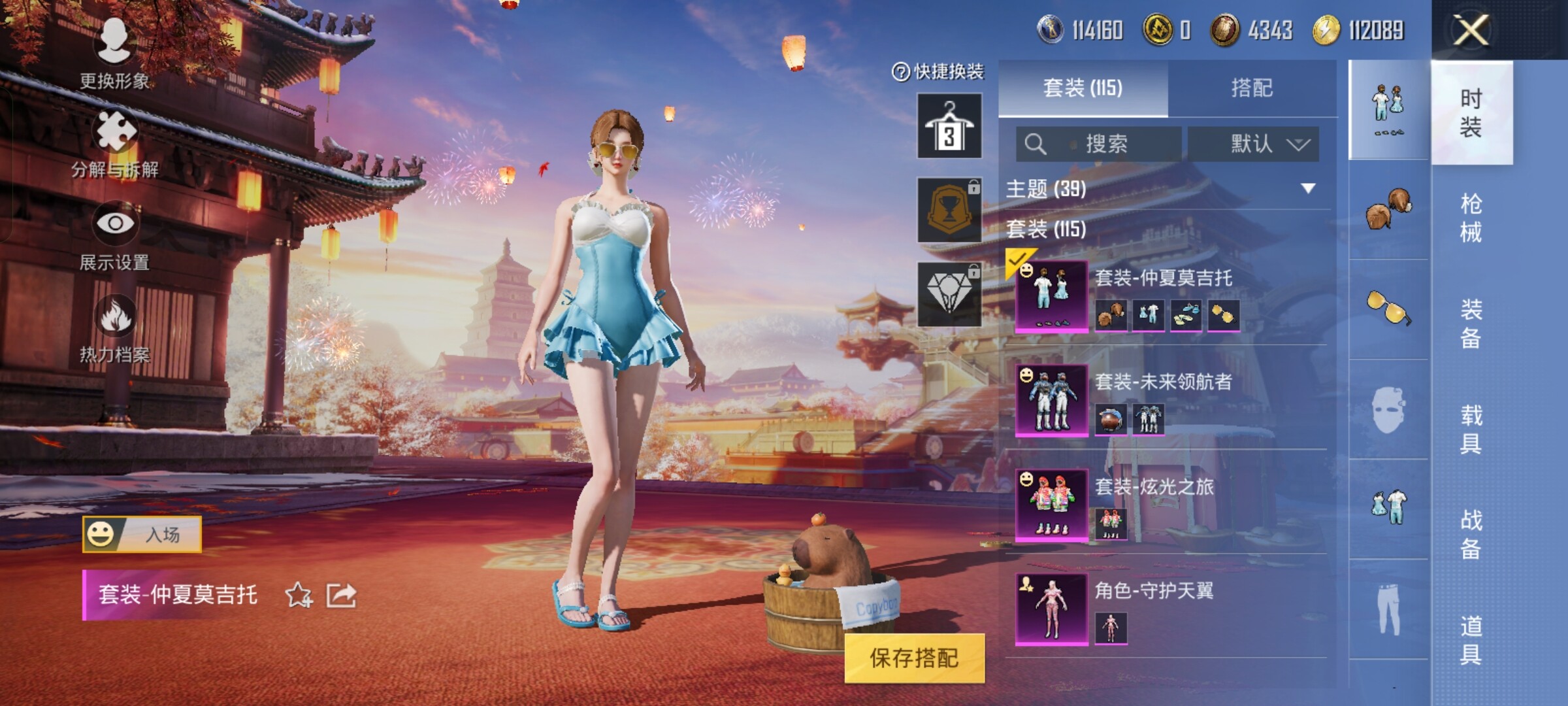Image resolution: width=1568 pixels, height=706 pixels.
Task: Favorite the outfit with the star icon
Action: pos(299,595)
